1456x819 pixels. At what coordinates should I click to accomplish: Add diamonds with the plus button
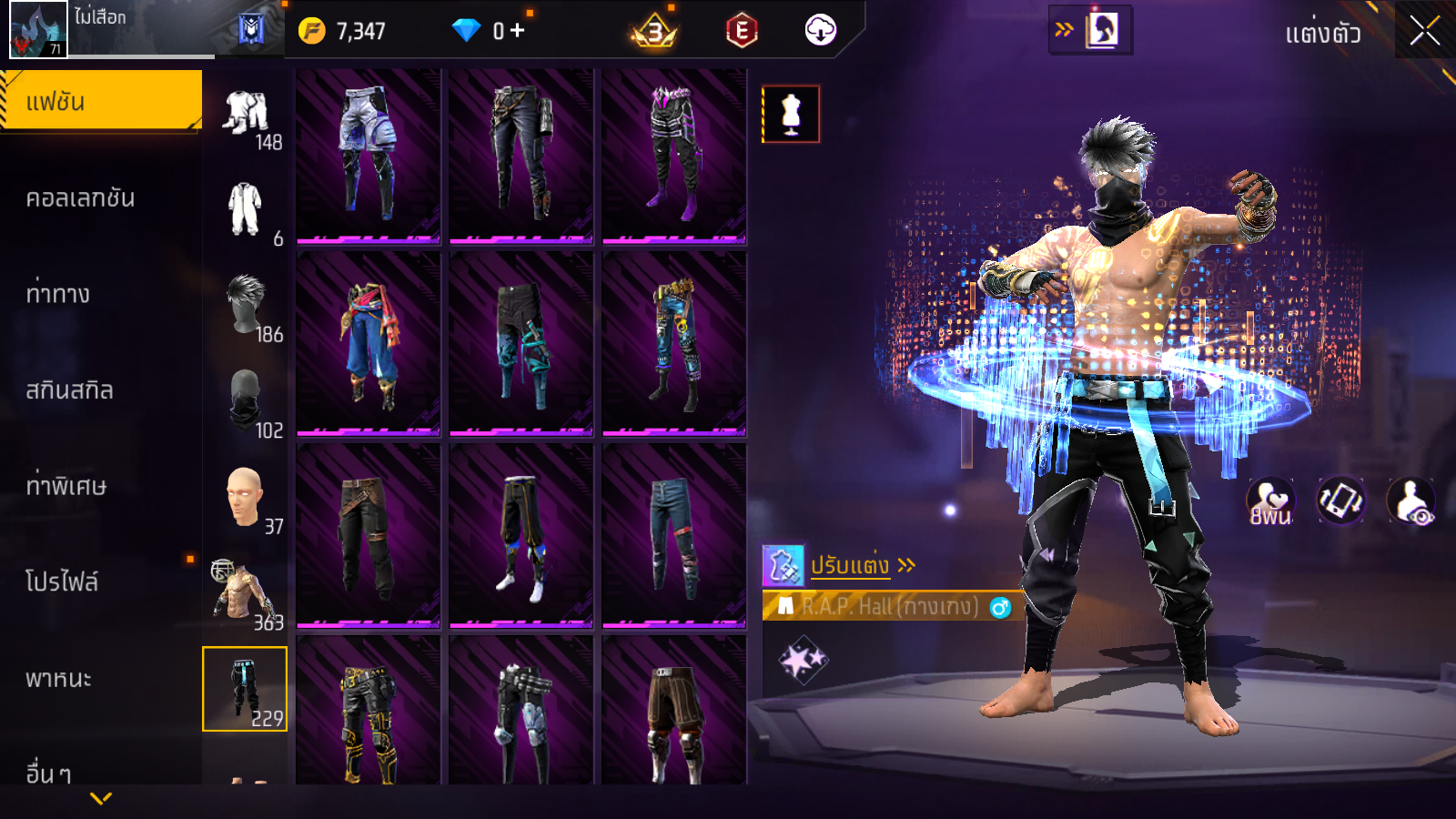click(x=517, y=31)
